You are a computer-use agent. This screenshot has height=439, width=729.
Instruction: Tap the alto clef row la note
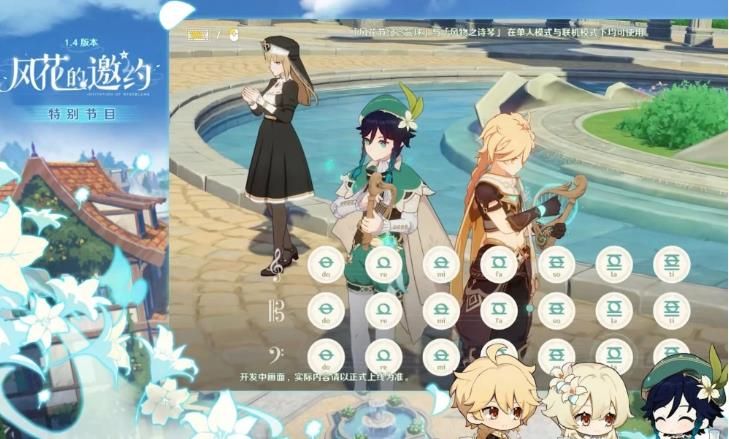click(x=614, y=311)
